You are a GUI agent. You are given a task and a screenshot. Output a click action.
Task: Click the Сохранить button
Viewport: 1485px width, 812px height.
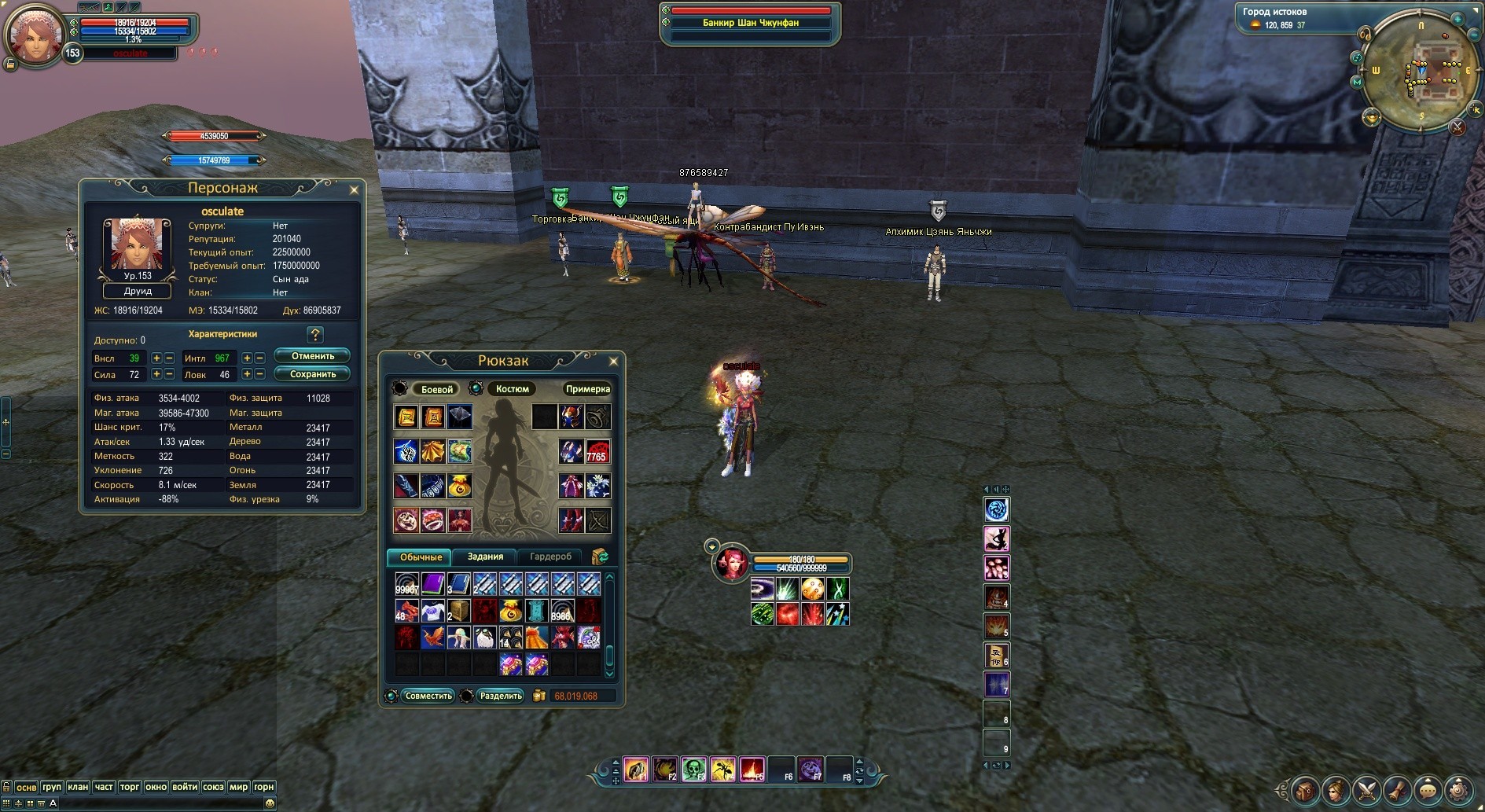point(312,374)
